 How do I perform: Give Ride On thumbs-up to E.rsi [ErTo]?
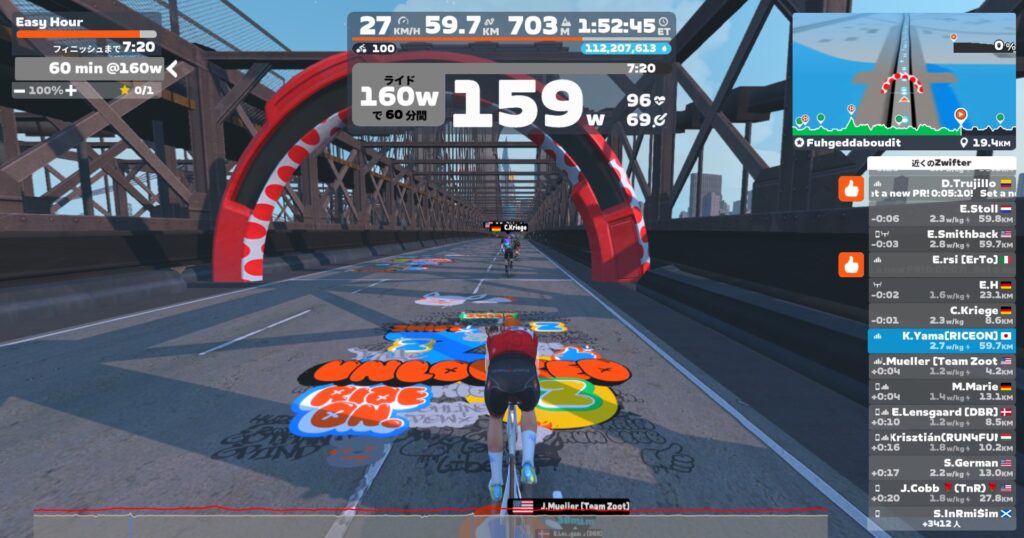coord(851,263)
